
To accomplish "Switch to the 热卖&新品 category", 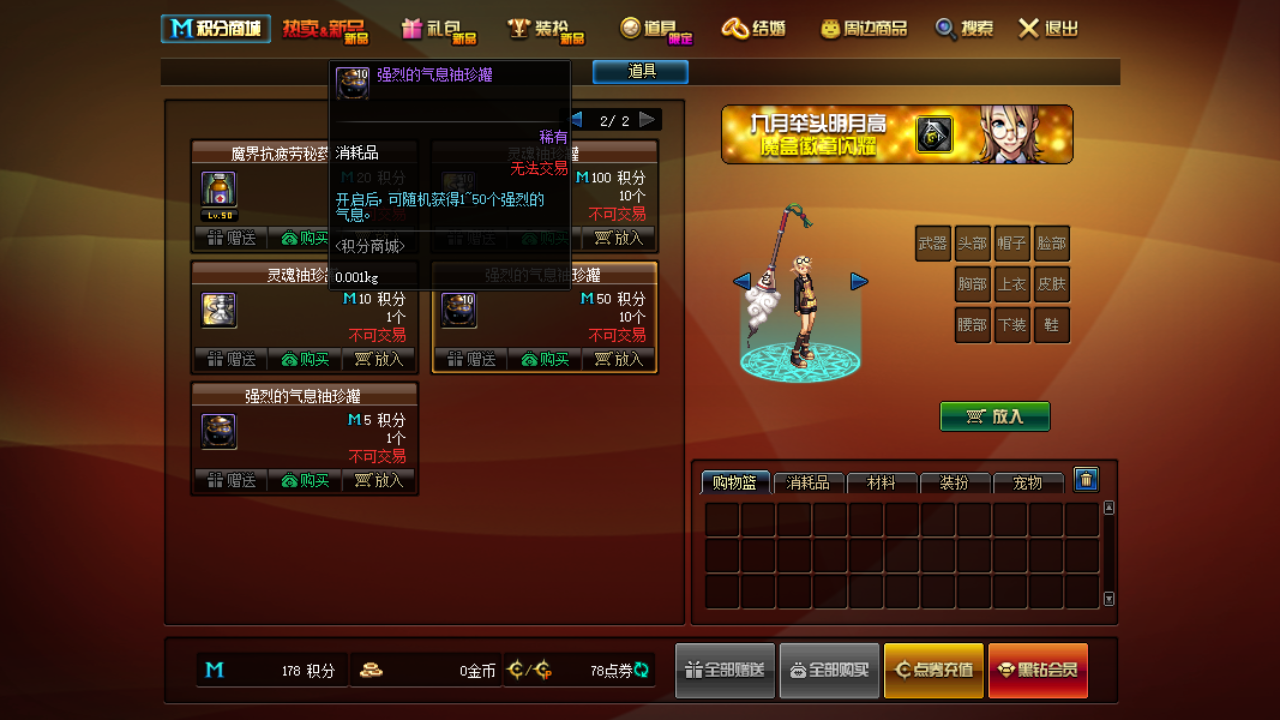I will tap(325, 29).
